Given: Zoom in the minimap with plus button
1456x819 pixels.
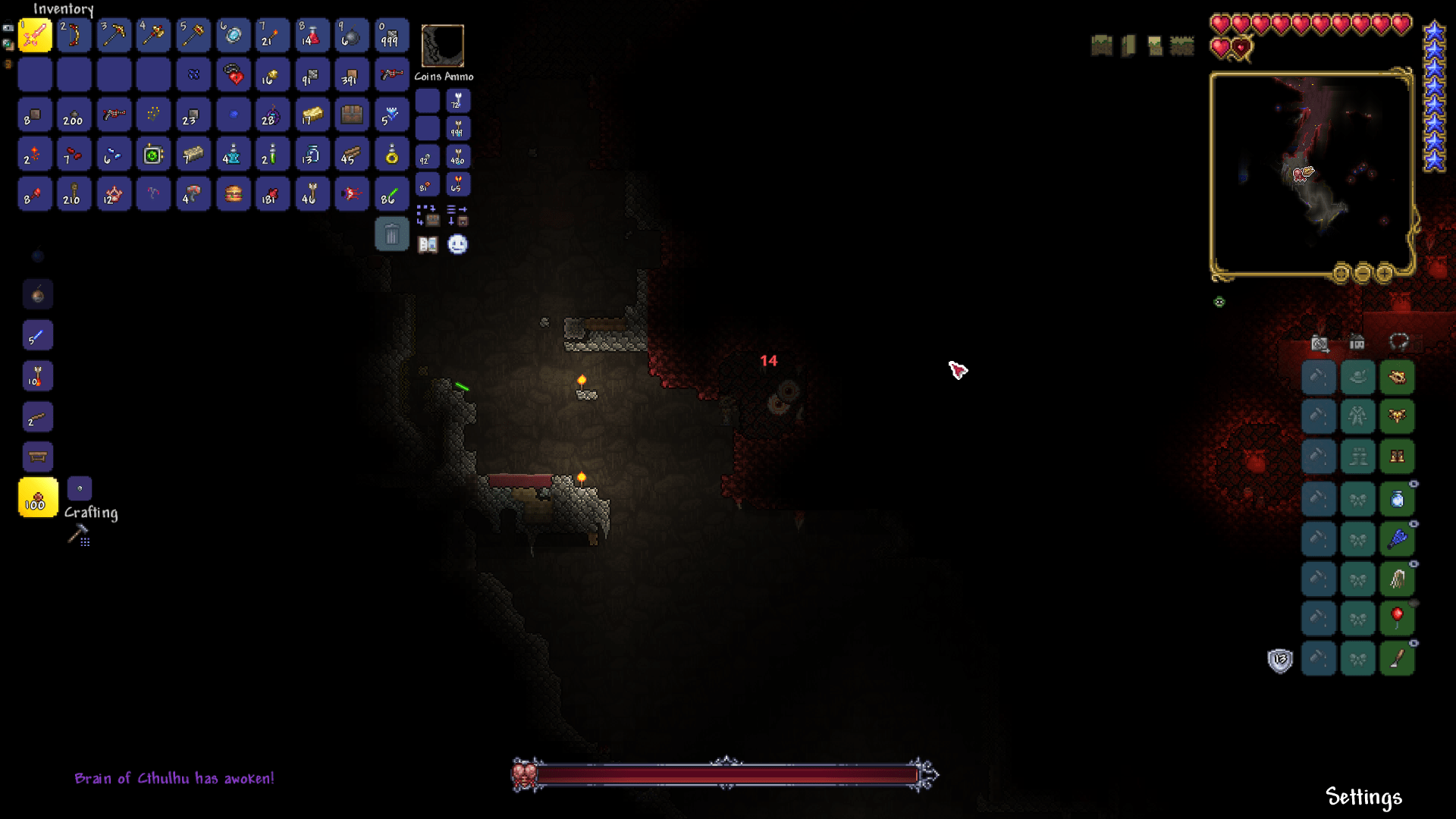Looking at the screenshot, I should point(1385,273).
